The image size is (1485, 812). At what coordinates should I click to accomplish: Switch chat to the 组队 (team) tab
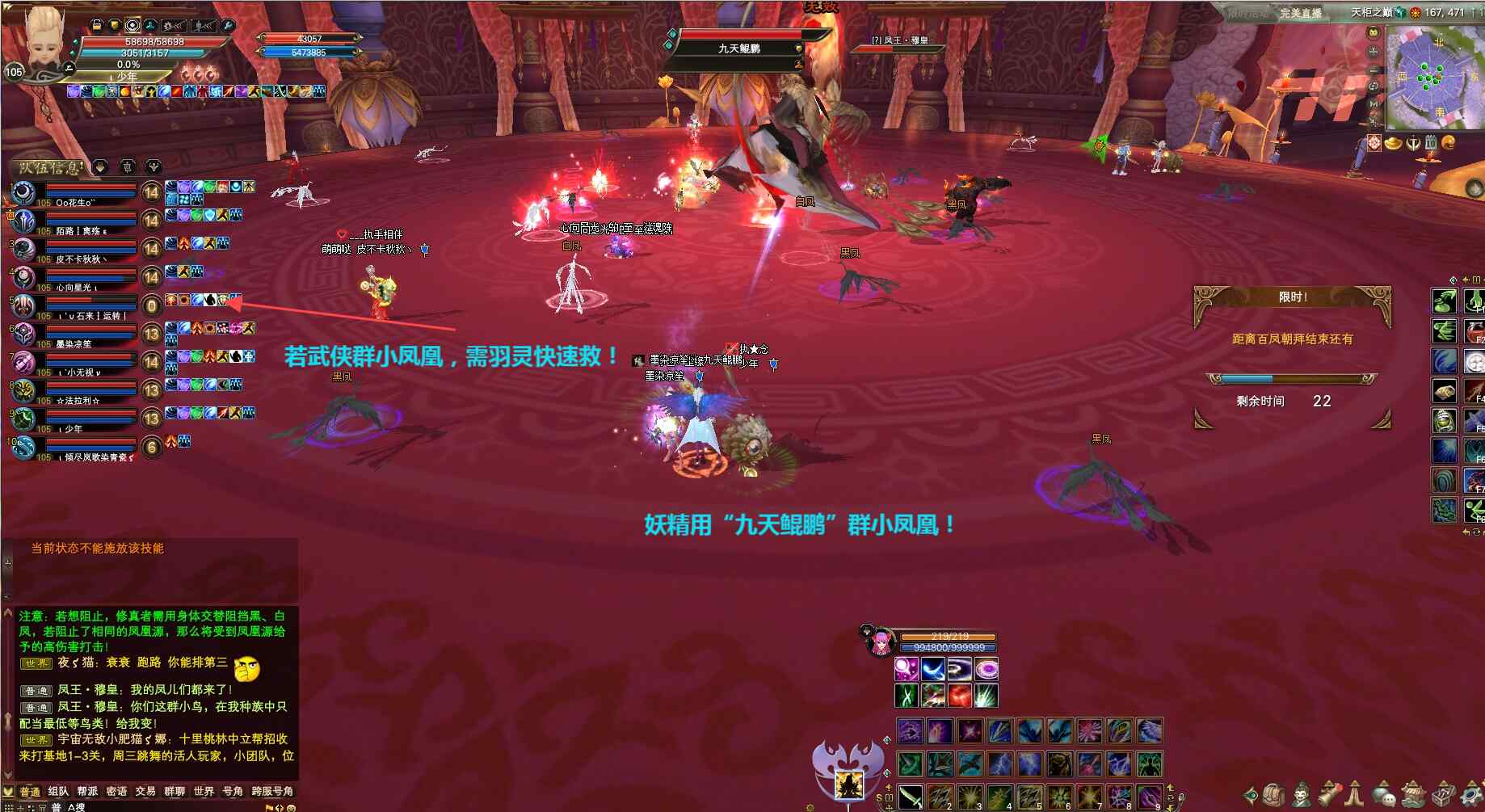[58, 792]
